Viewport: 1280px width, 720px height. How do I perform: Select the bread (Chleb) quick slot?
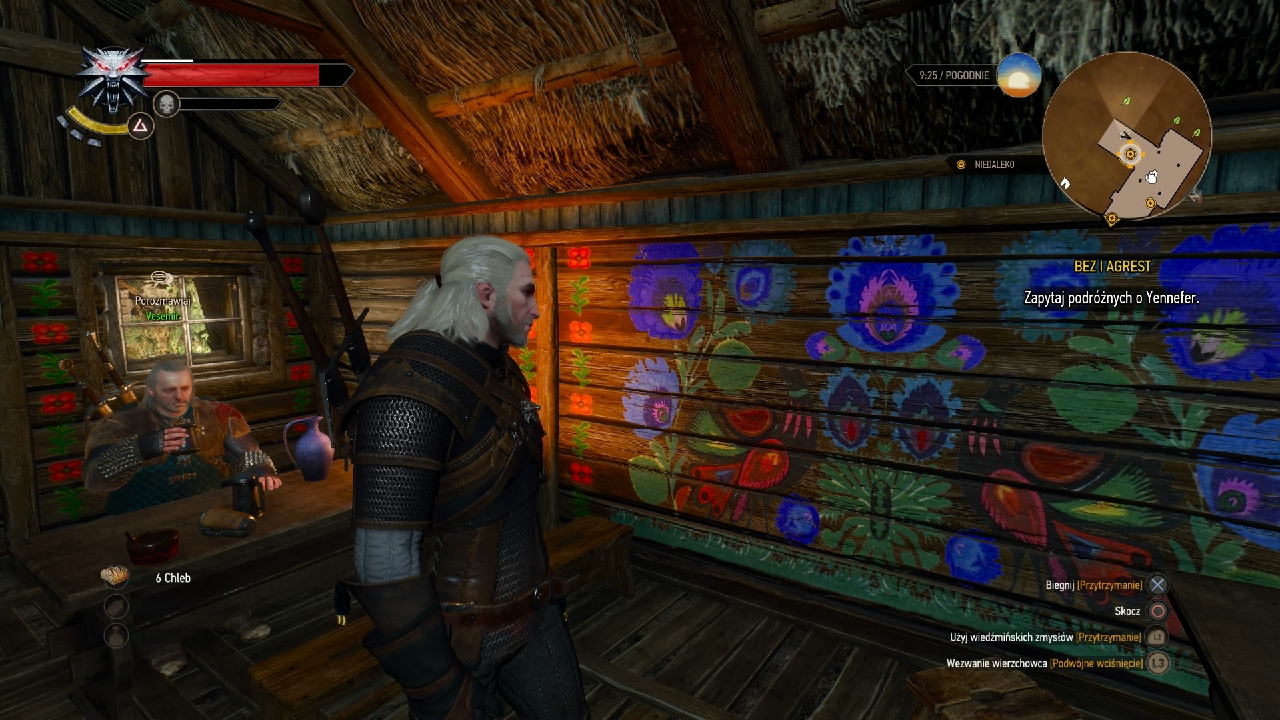coord(116,576)
